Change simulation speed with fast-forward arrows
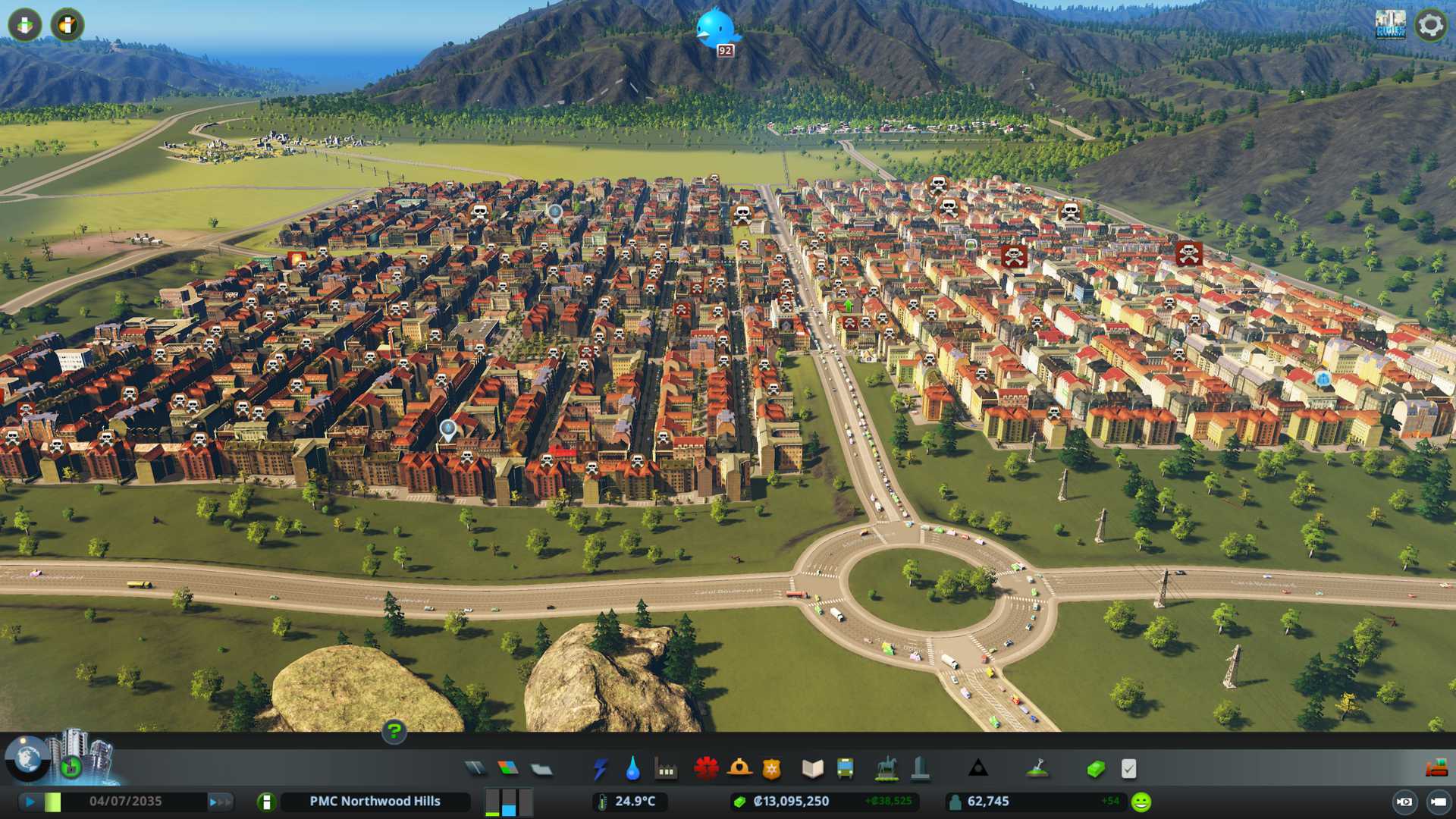 [x=220, y=802]
